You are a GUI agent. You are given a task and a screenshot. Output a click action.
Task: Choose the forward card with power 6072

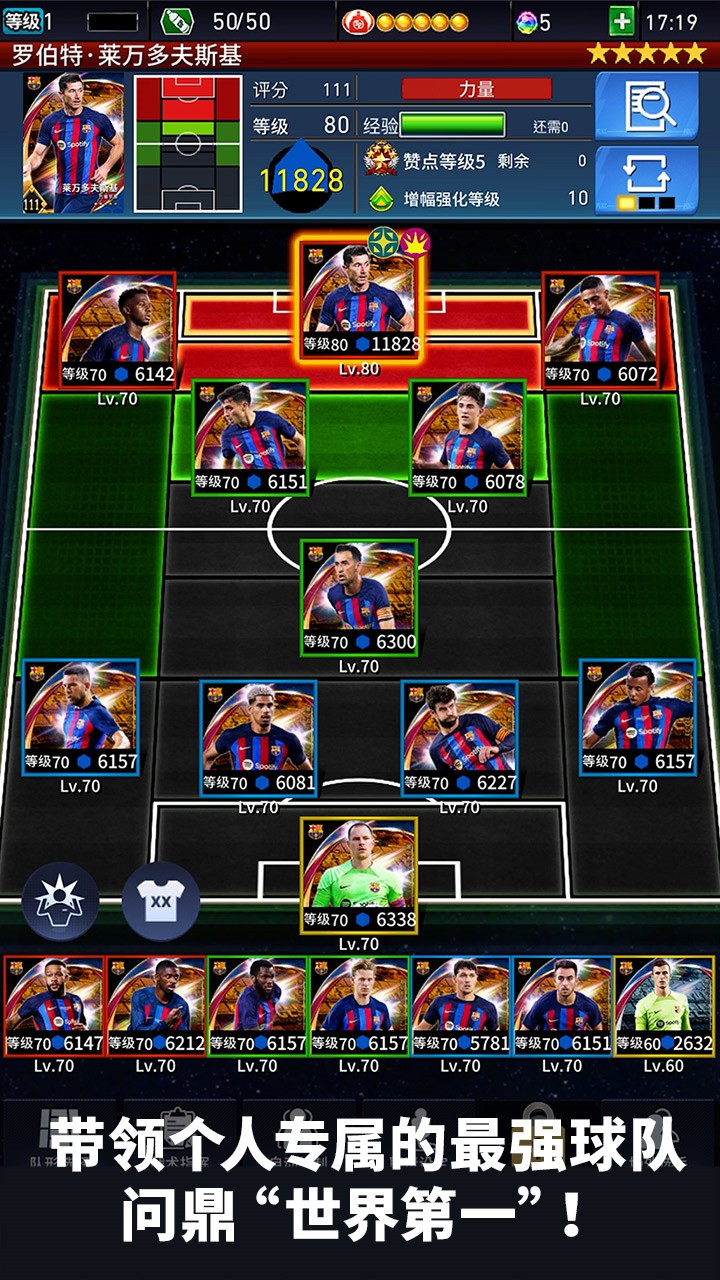pyautogui.click(x=600, y=331)
